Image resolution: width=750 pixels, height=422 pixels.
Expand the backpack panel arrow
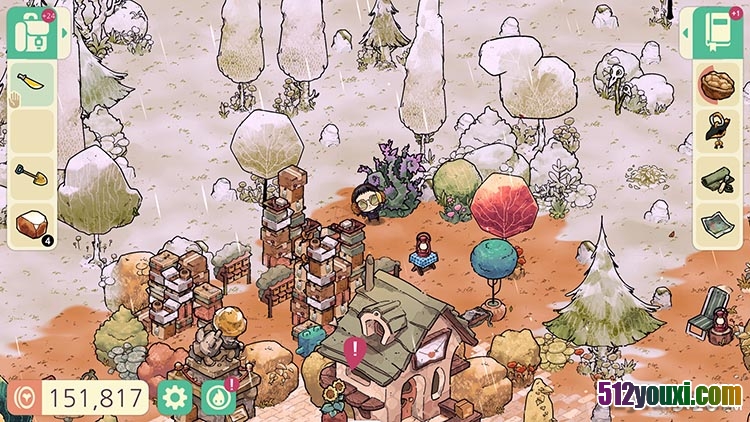tap(64, 33)
